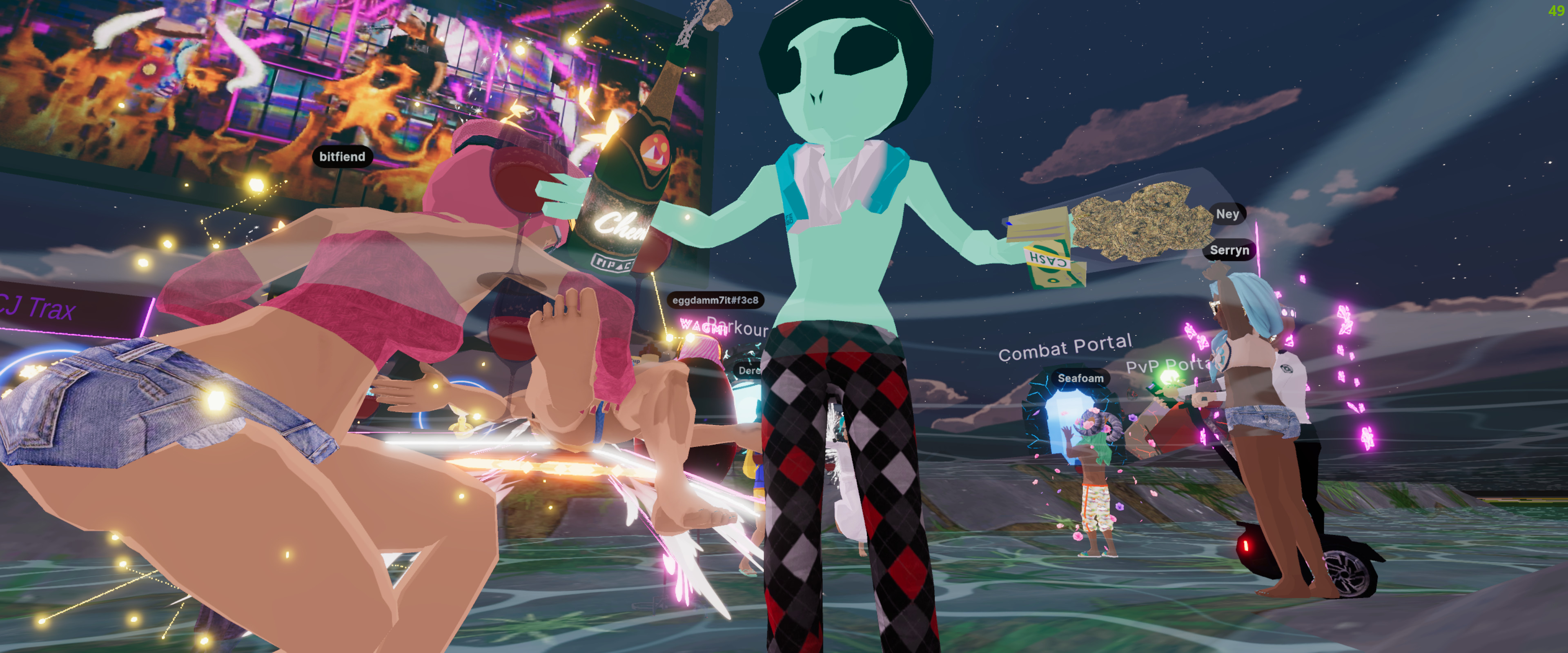Choose the Serryn player name tag
The height and width of the screenshot is (653, 1568).
(1229, 250)
